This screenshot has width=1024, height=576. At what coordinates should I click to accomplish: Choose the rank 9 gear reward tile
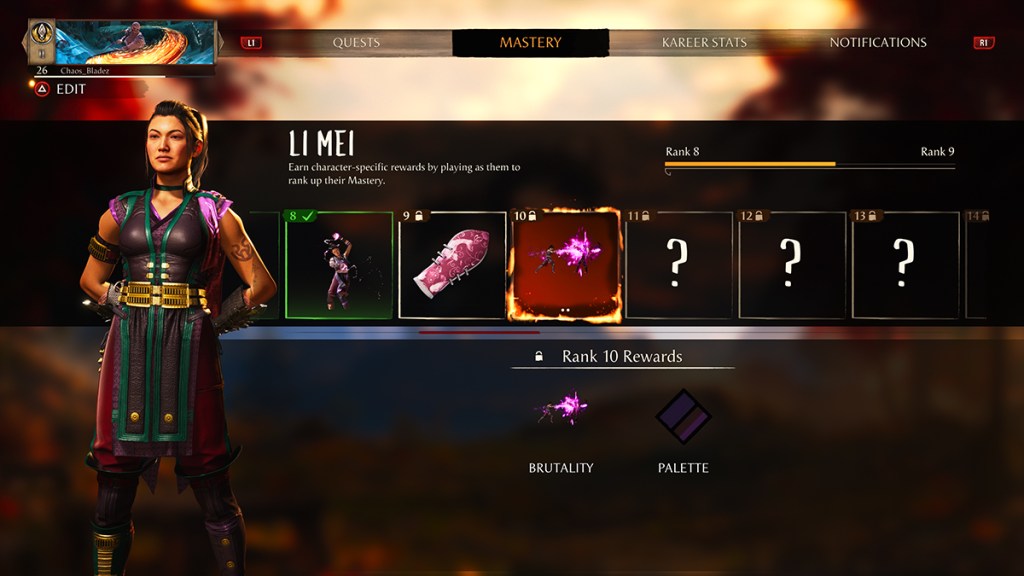point(452,265)
